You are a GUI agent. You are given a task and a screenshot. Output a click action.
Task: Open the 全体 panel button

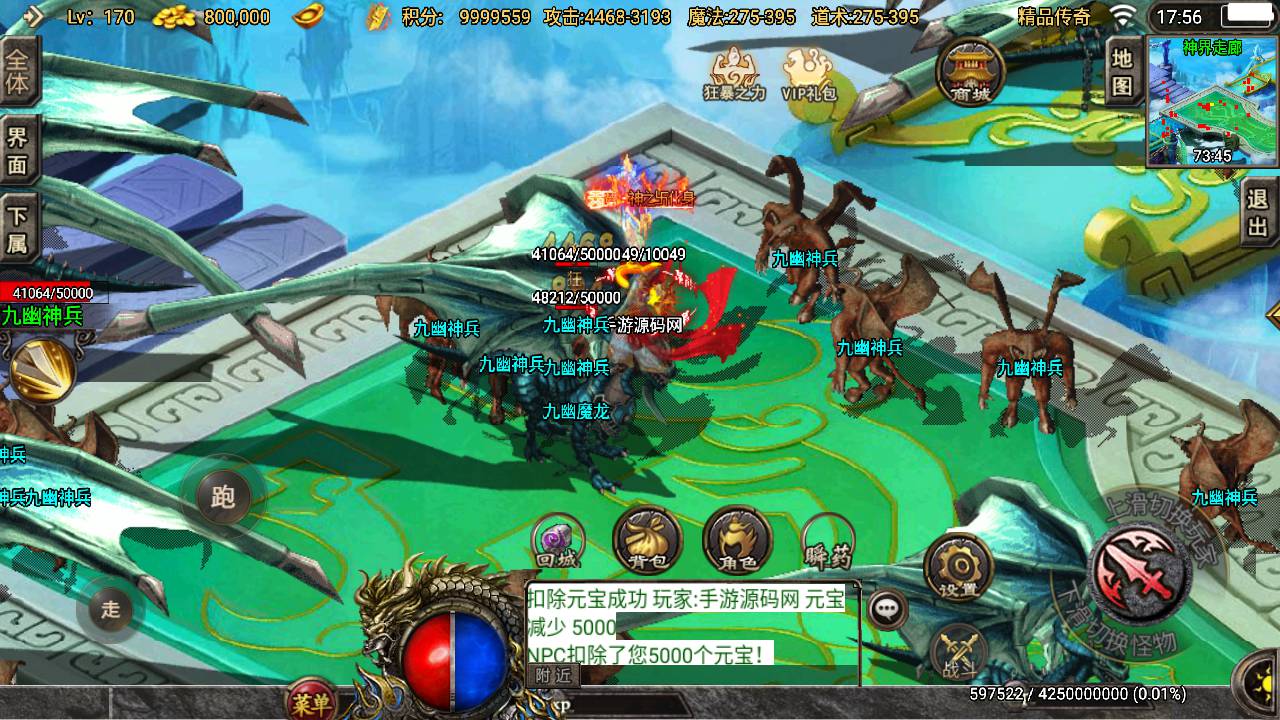(x=19, y=72)
